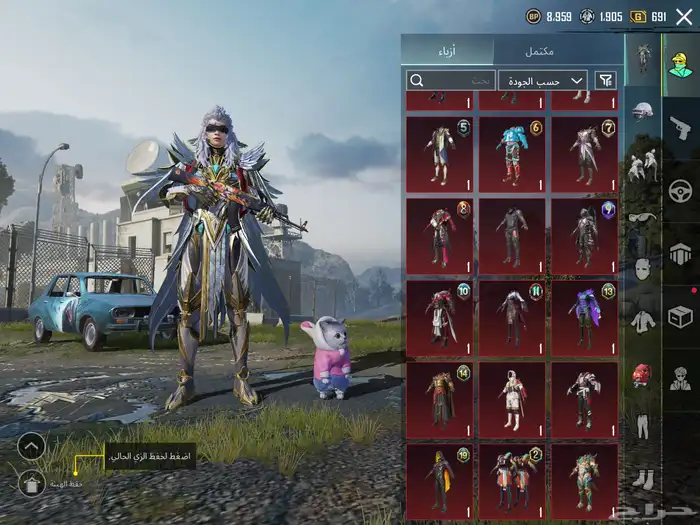
Task: Save current outfit with the hanger button
Action: 31,483
